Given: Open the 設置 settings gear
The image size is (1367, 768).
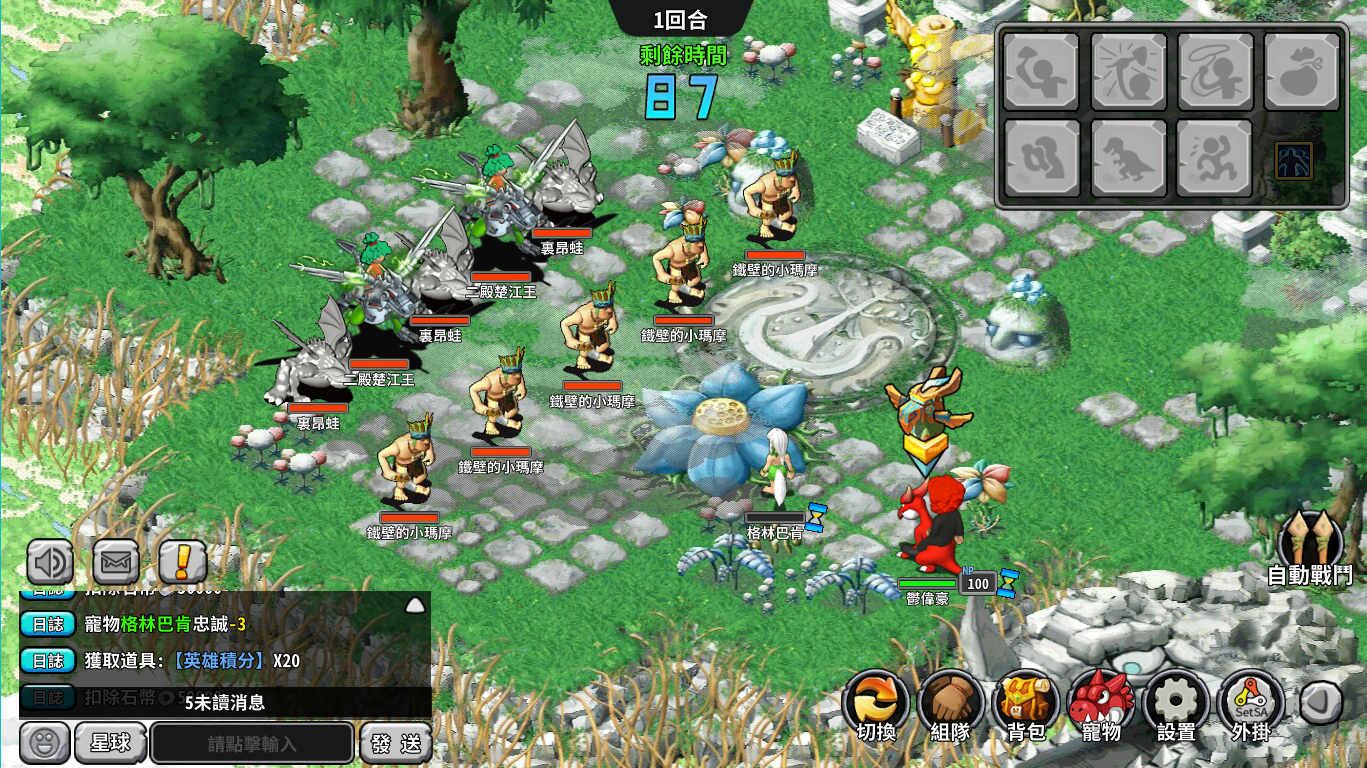Looking at the screenshot, I should tap(1176, 704).
